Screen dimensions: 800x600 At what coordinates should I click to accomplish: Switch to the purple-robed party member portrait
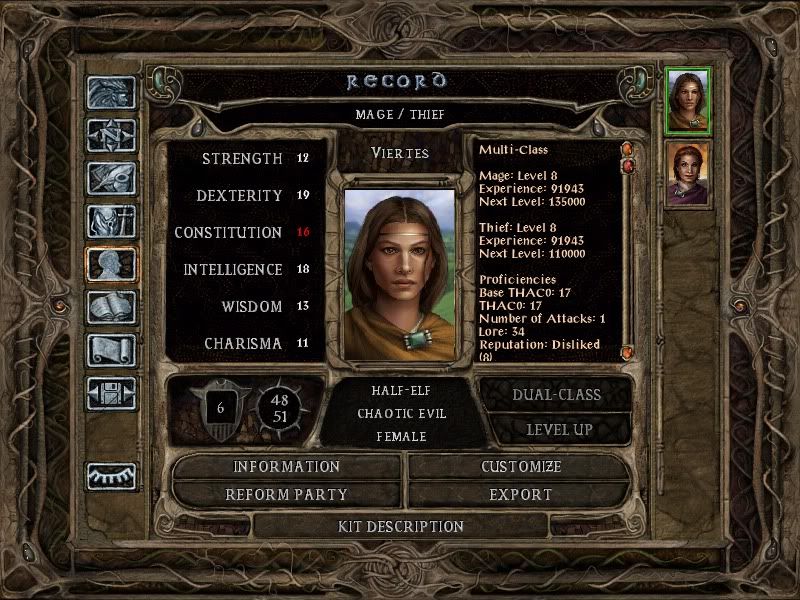688,174
